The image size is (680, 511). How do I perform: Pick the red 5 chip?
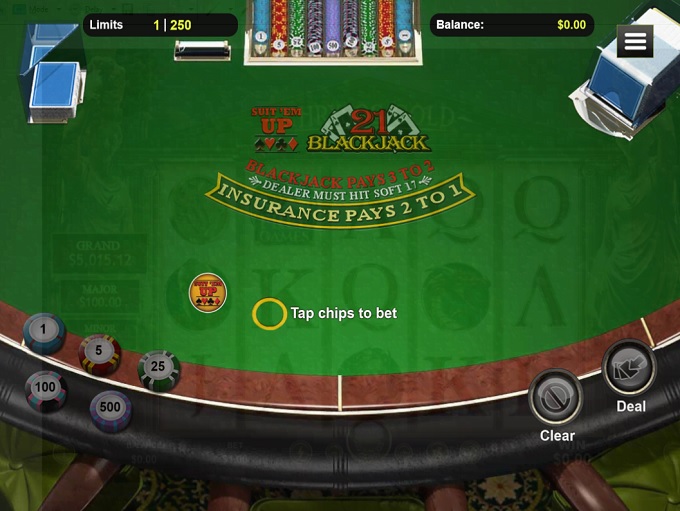tap(100, 353)
